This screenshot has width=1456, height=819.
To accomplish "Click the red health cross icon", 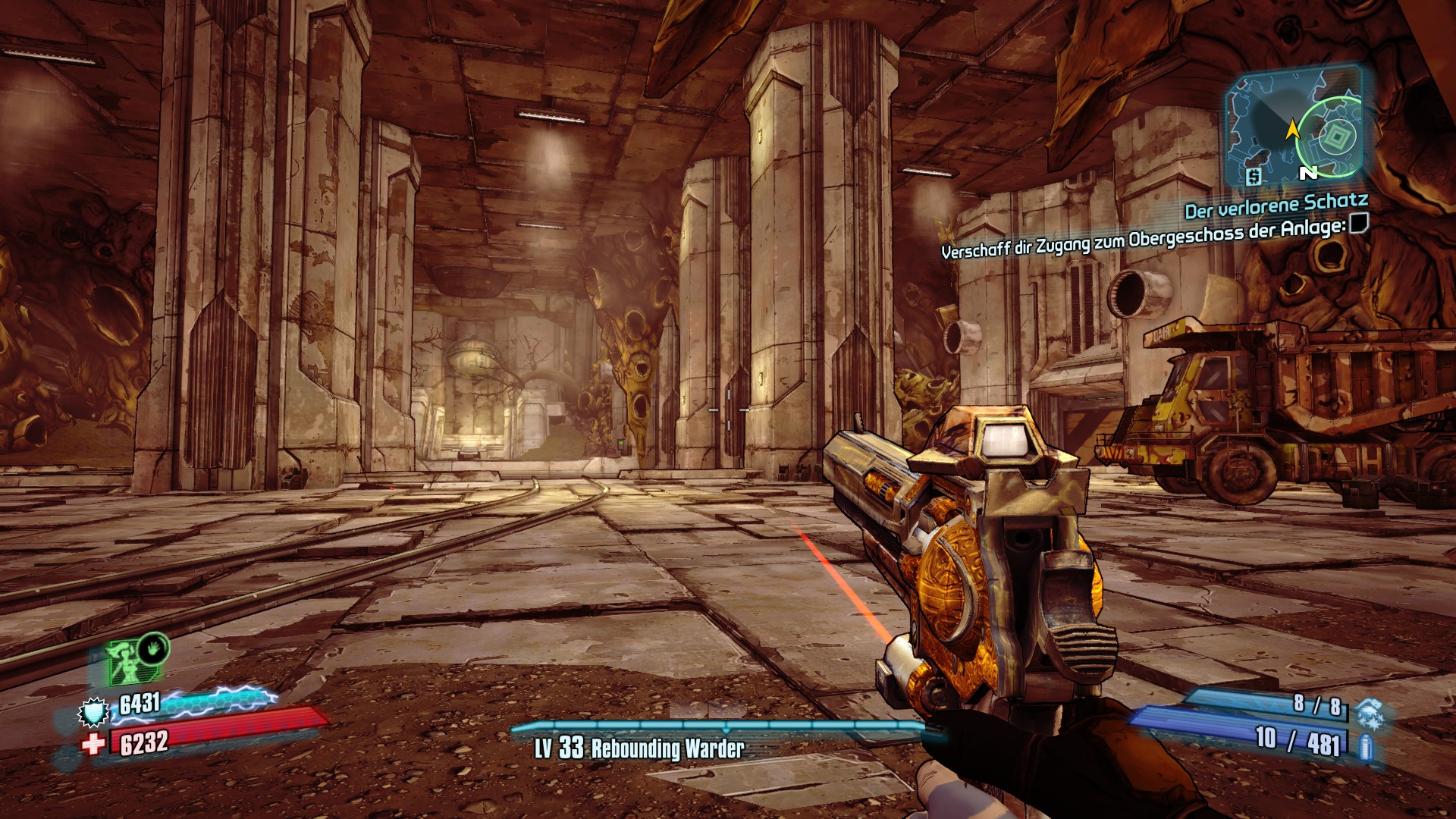I will 93,744.
